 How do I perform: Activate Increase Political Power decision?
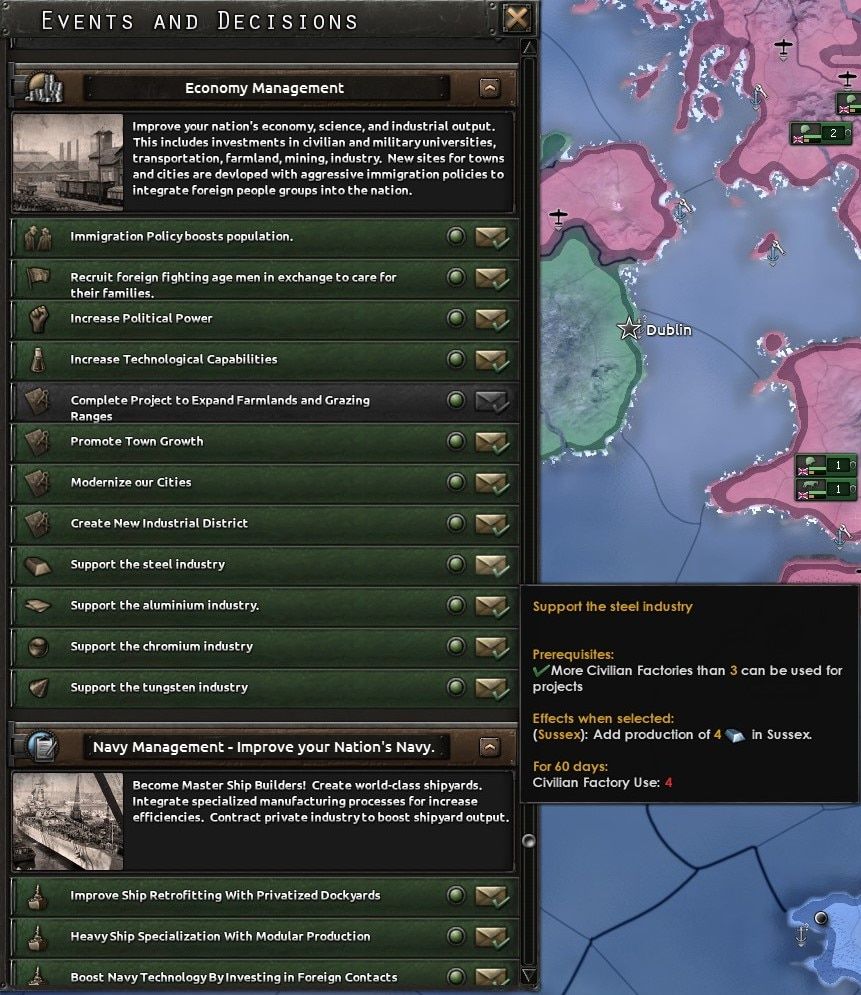point(491,319)
